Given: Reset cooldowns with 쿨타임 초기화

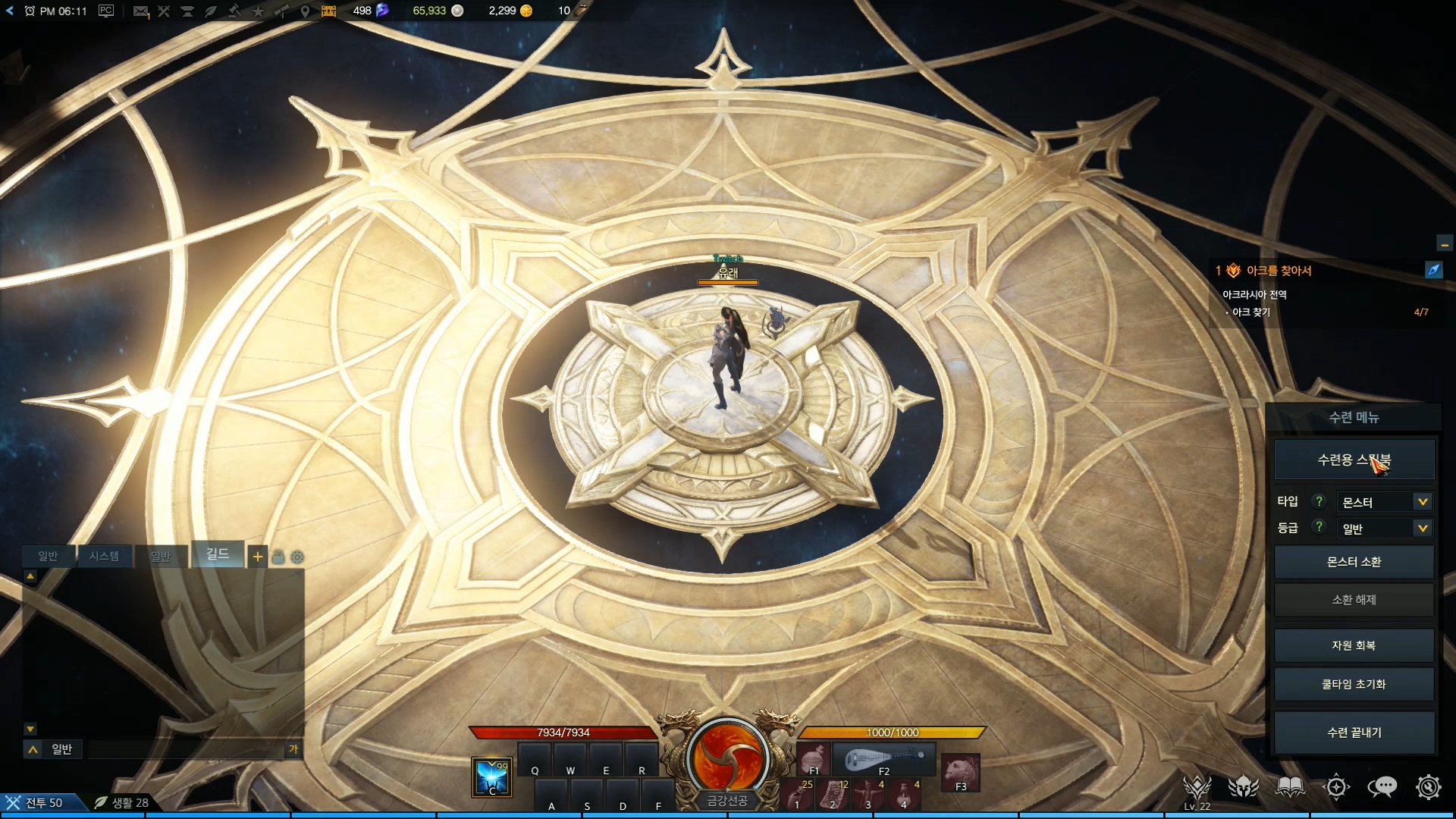Looking at the screenshot, I should coord(1354,684).
